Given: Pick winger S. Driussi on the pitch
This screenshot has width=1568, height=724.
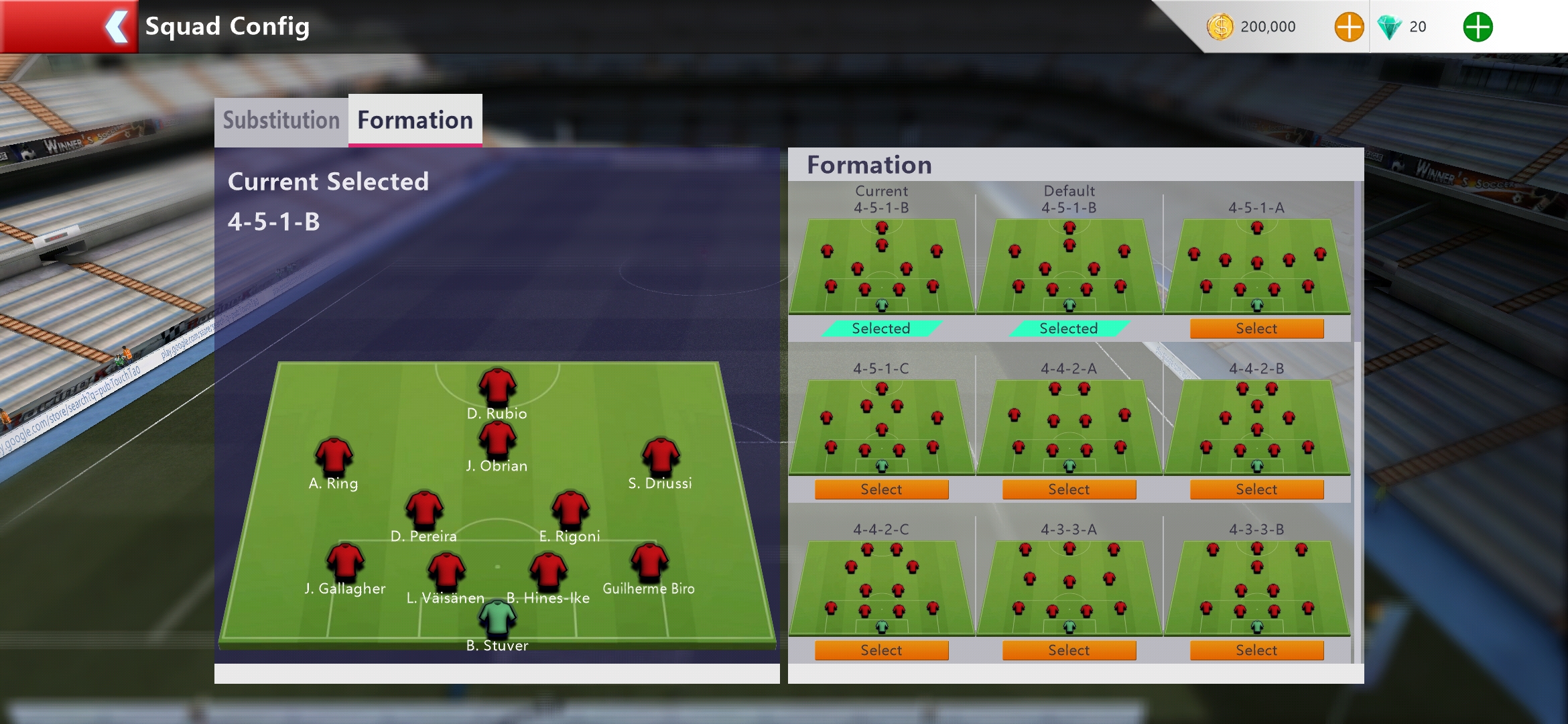Looking at the screenshot, I should 661,456.
